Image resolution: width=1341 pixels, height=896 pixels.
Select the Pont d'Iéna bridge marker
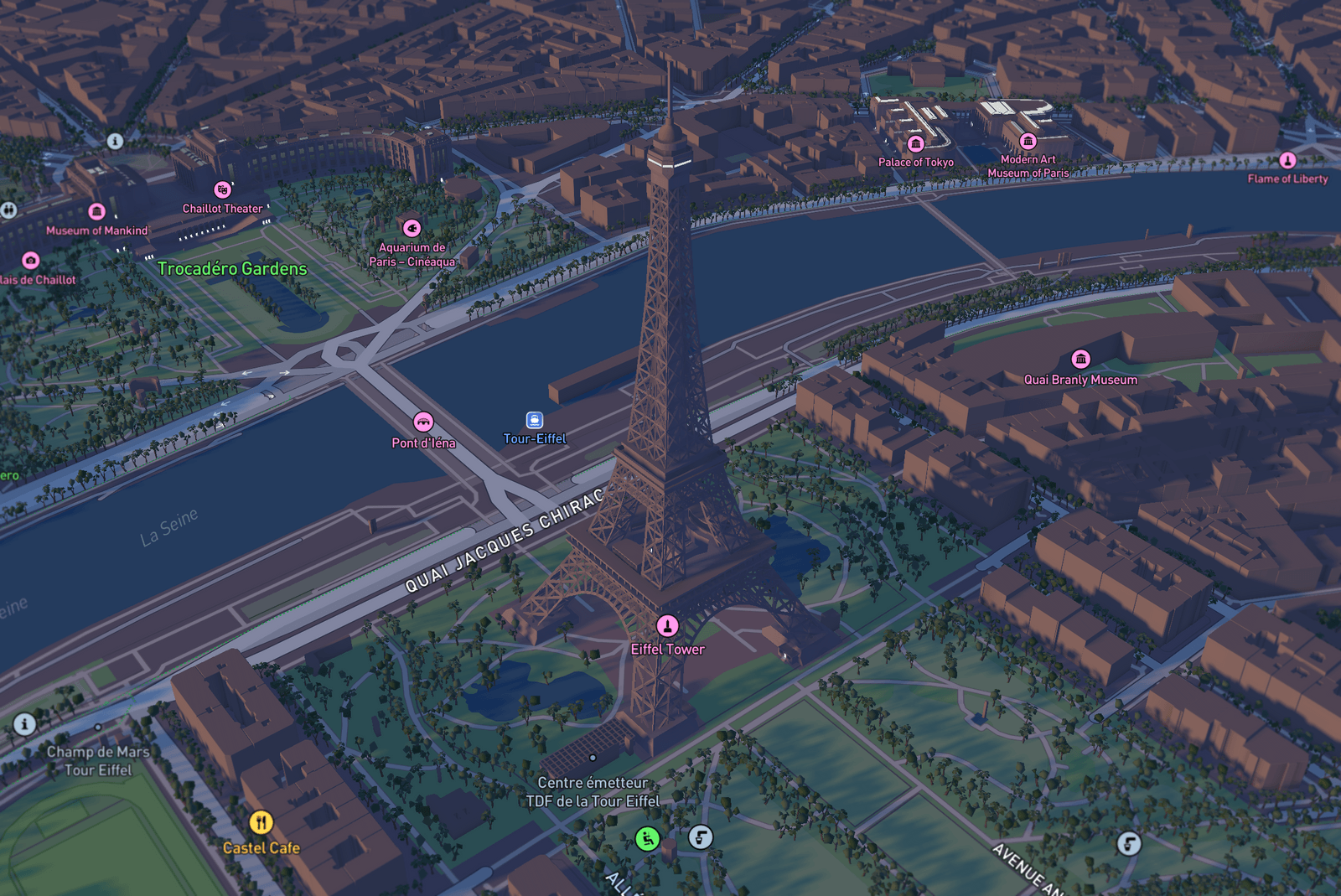click(x=424, y=422)
